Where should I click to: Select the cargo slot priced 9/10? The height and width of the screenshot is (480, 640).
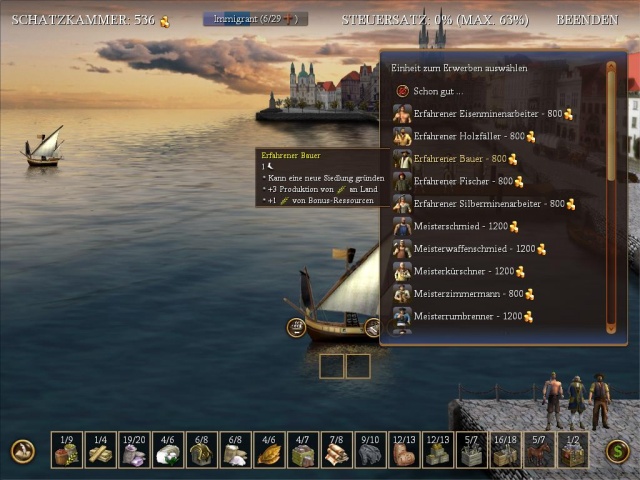[x=369, y=450]
